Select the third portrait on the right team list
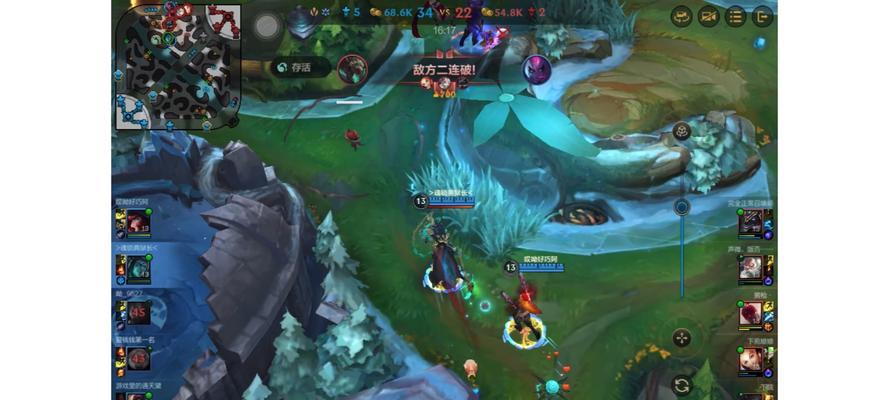Viewport: 889px width, 400px height. [x=751, y=312]
